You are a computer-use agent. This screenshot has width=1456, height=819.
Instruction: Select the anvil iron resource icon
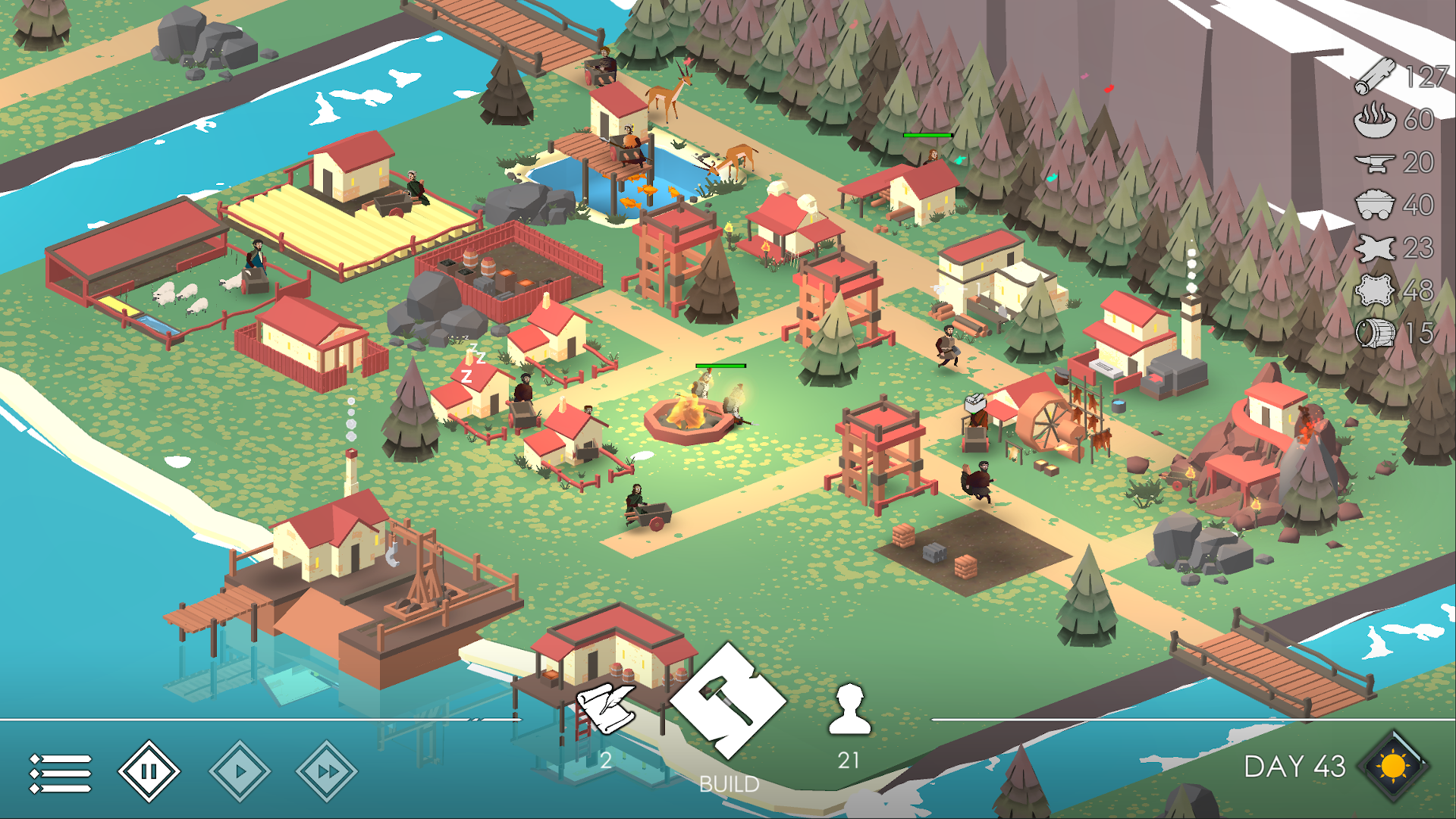point(1378,163)
